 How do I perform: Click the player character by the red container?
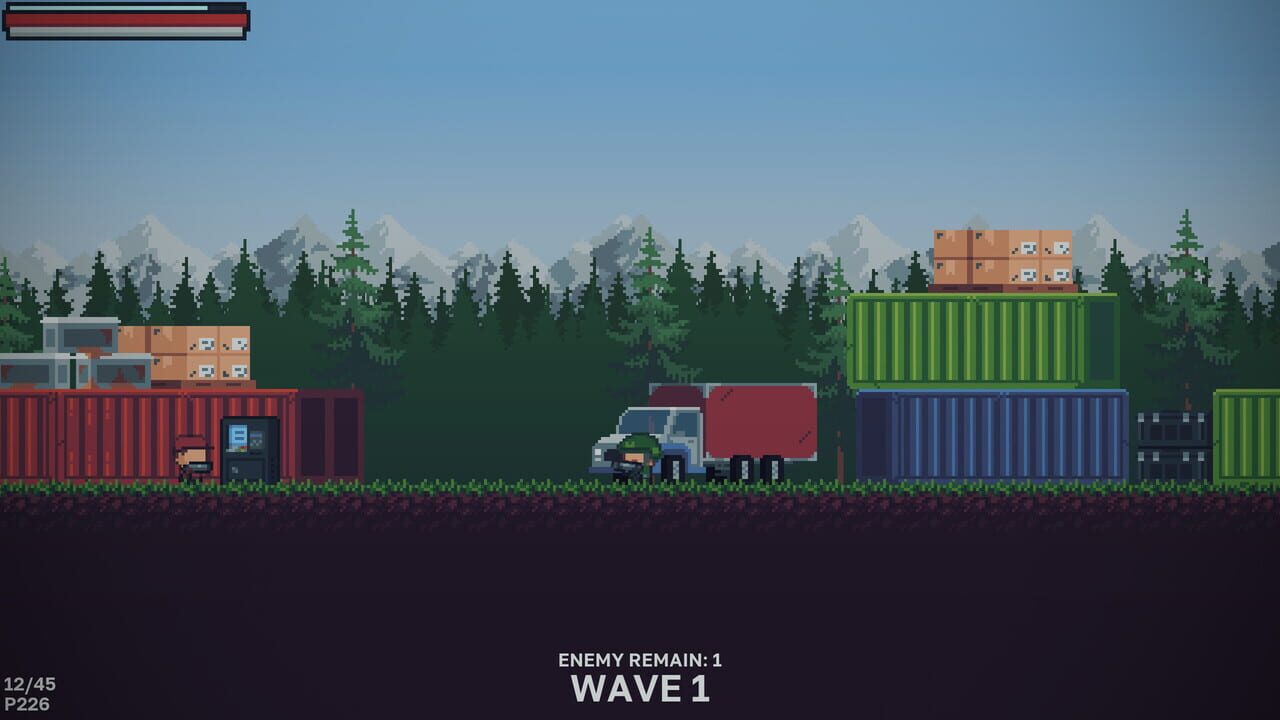pos(192,455)
